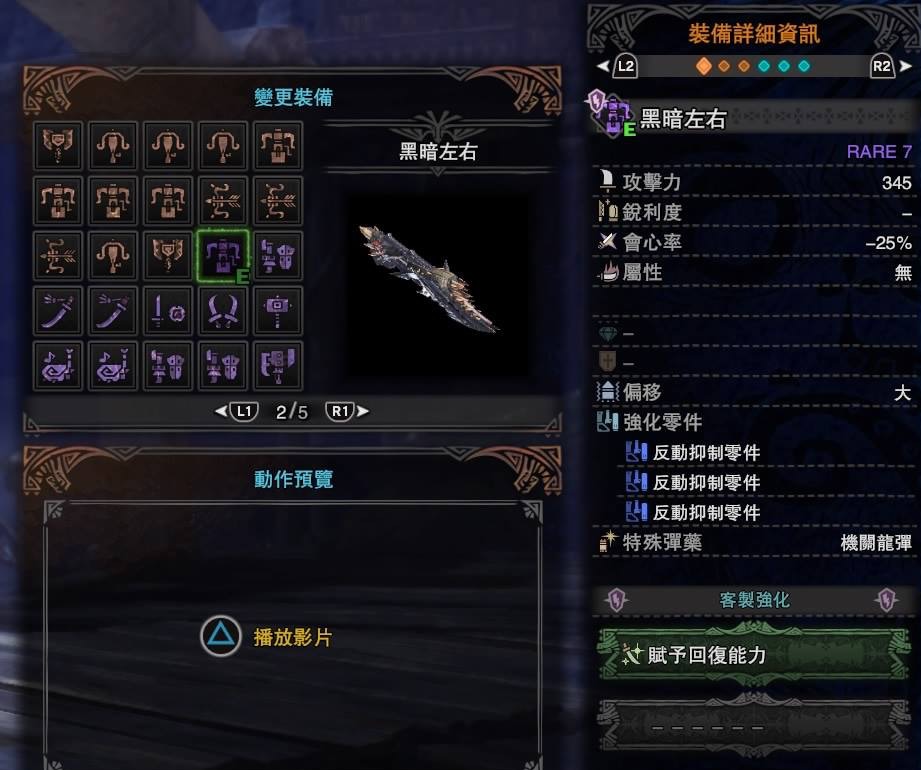Select the purple axe and shield weapon slot
This screenshot has height=770, width=921.
[x=278, y=365]
